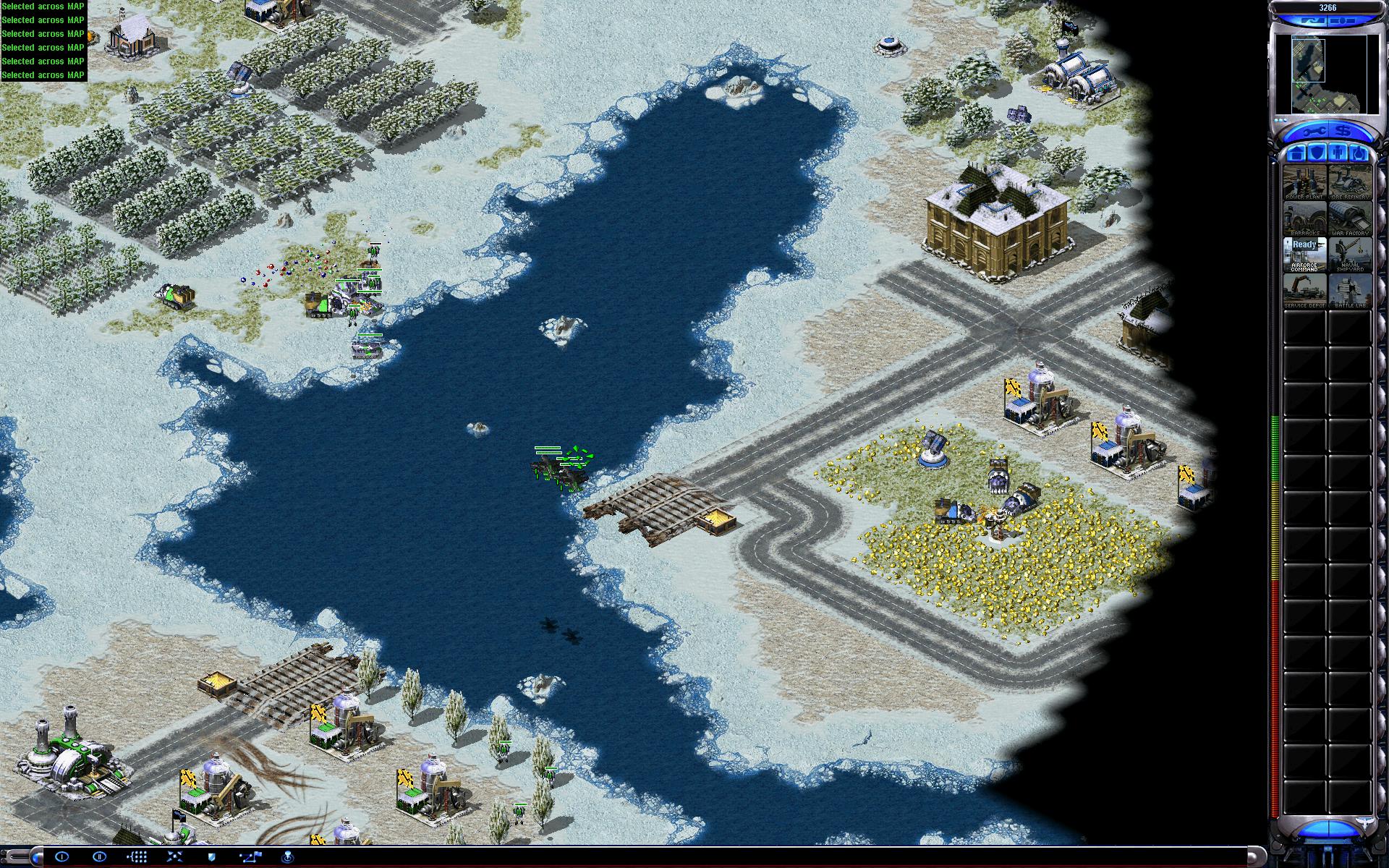
Task: Start building a Battle Lab
Action: (1350, 291)
